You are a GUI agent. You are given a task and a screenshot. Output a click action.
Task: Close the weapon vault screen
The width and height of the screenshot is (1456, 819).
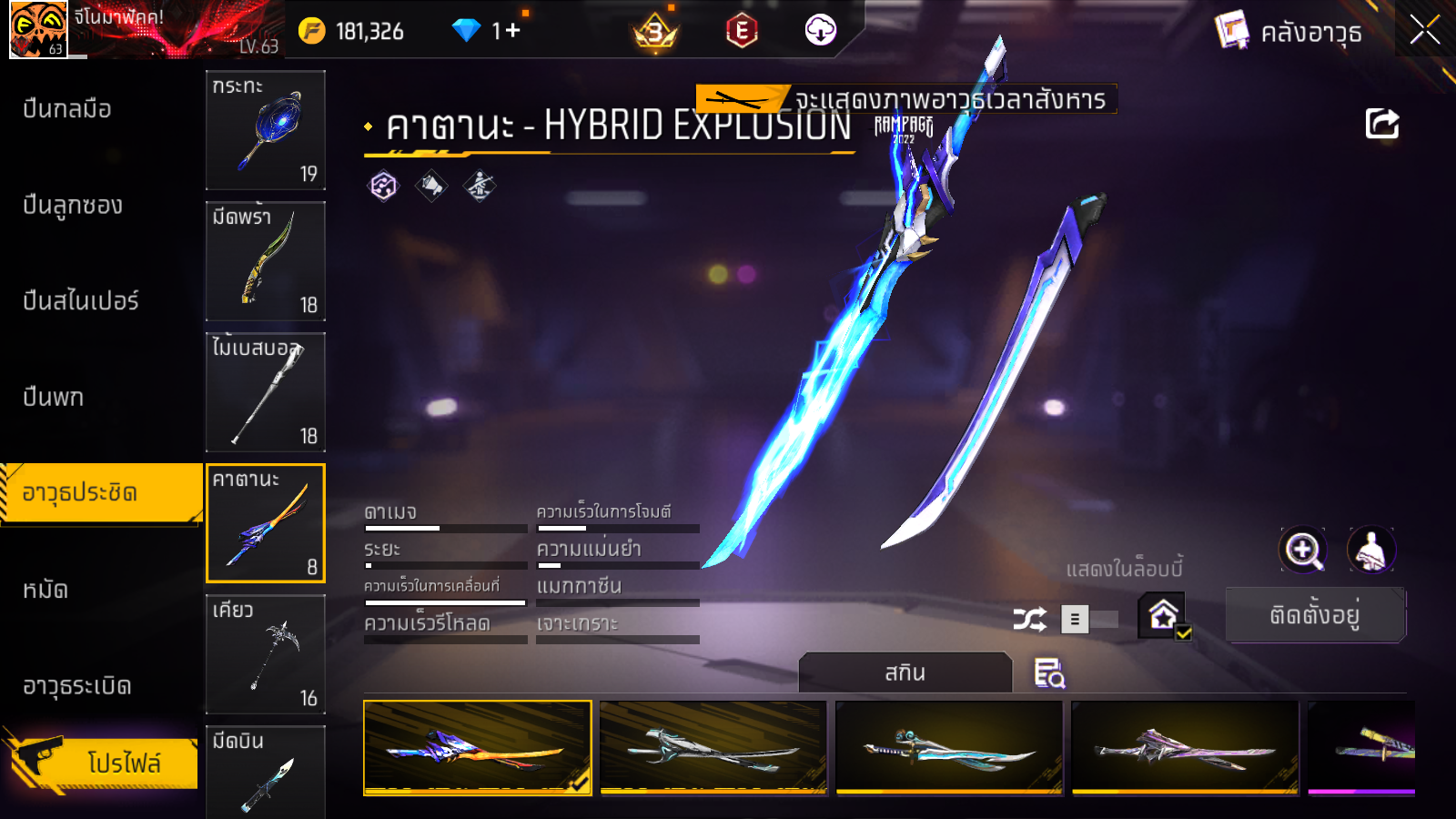click(1424, 31)
